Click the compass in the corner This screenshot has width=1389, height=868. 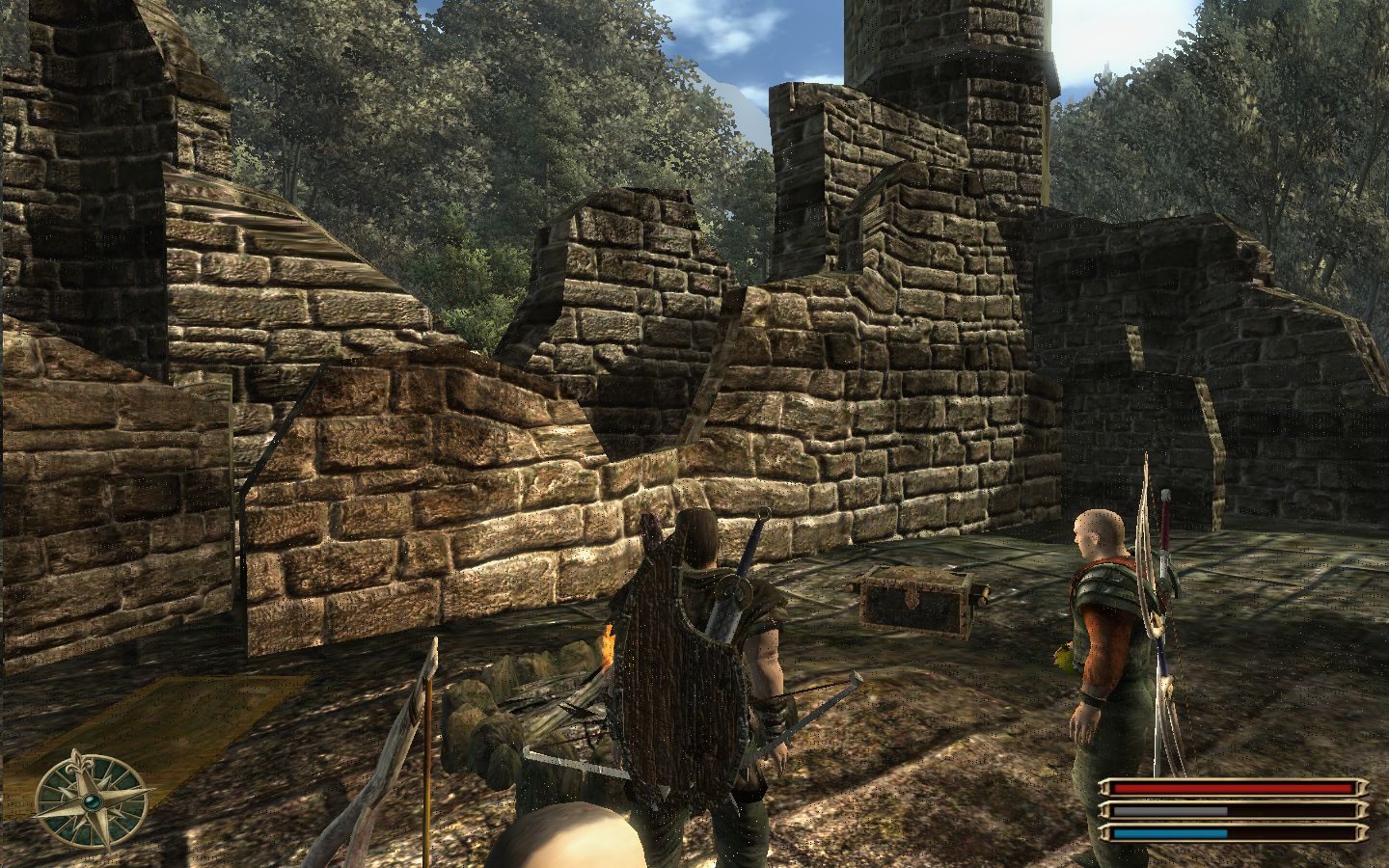click(94, 800)
